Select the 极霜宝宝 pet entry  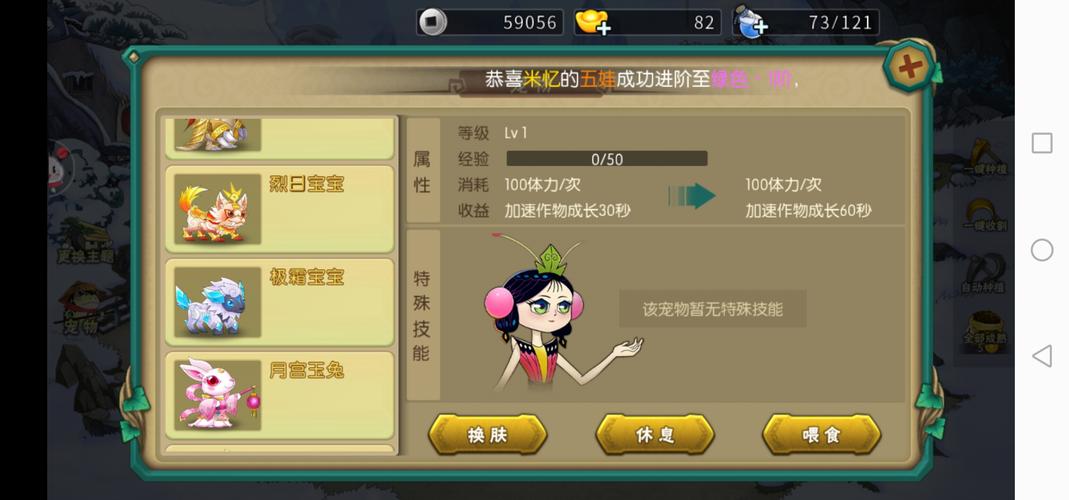[x=279, y=301]
